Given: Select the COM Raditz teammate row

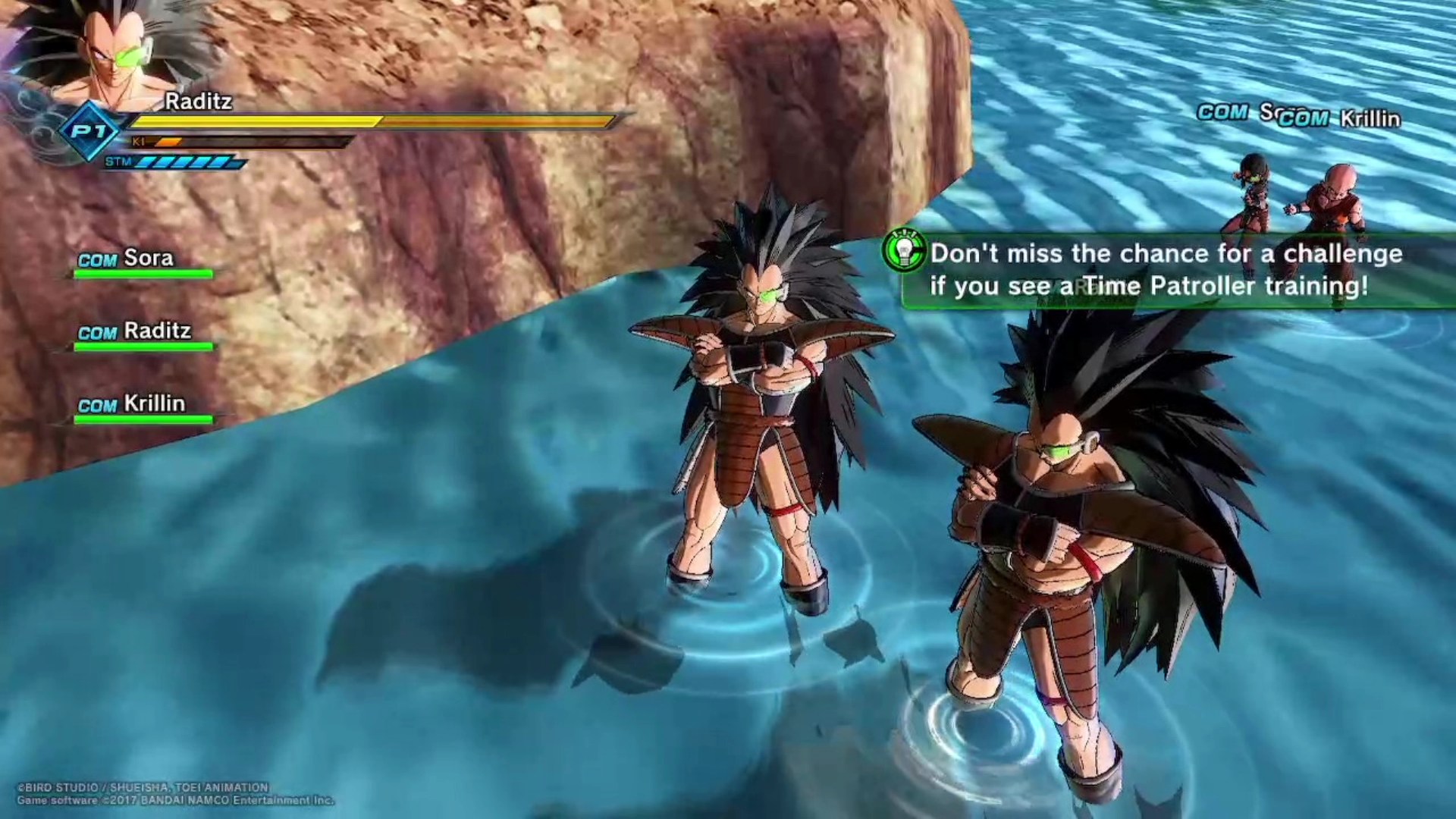Looking at the screenshot, I should [143, 334].
